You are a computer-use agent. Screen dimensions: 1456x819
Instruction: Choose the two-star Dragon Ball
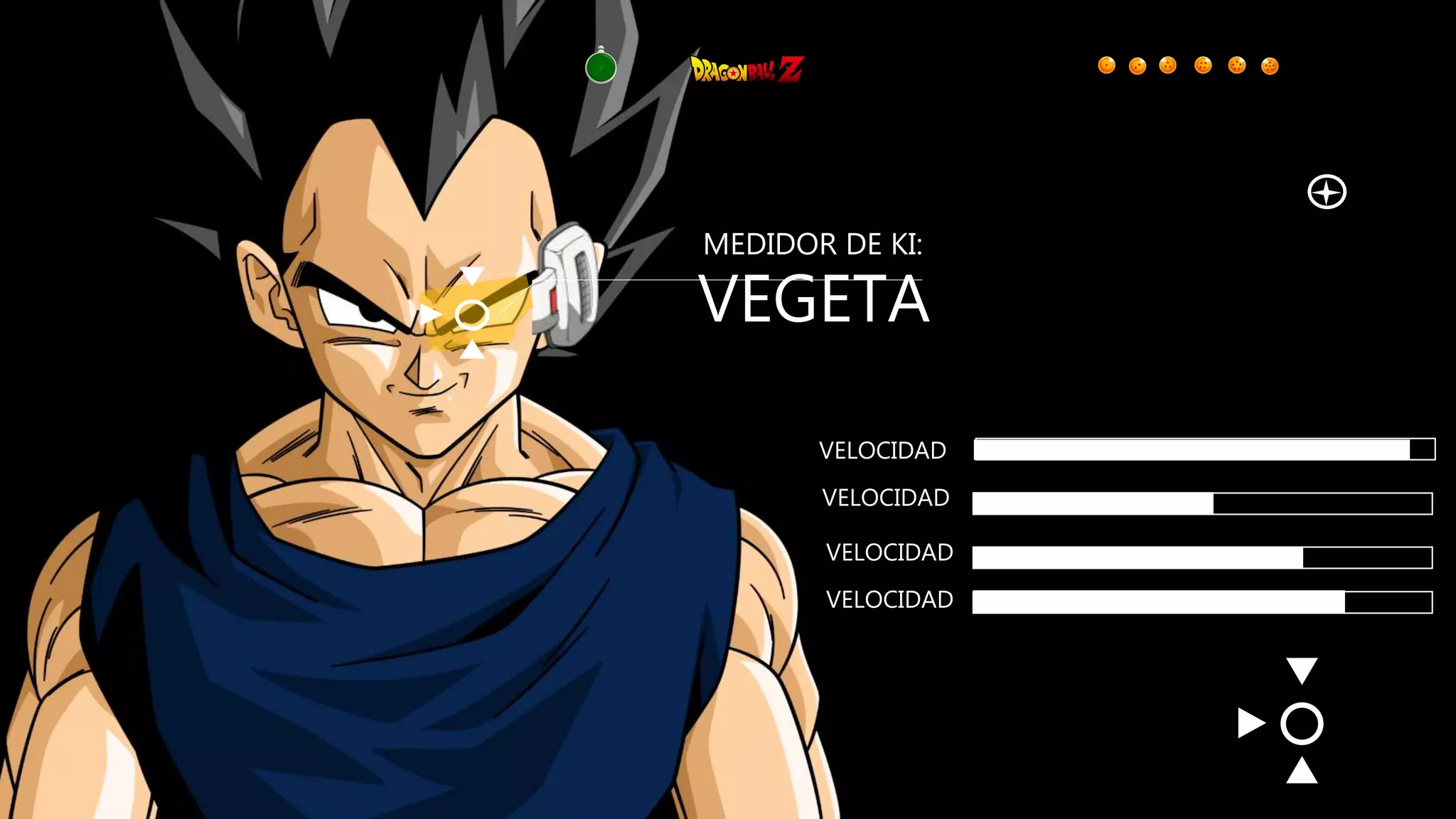1137,66
